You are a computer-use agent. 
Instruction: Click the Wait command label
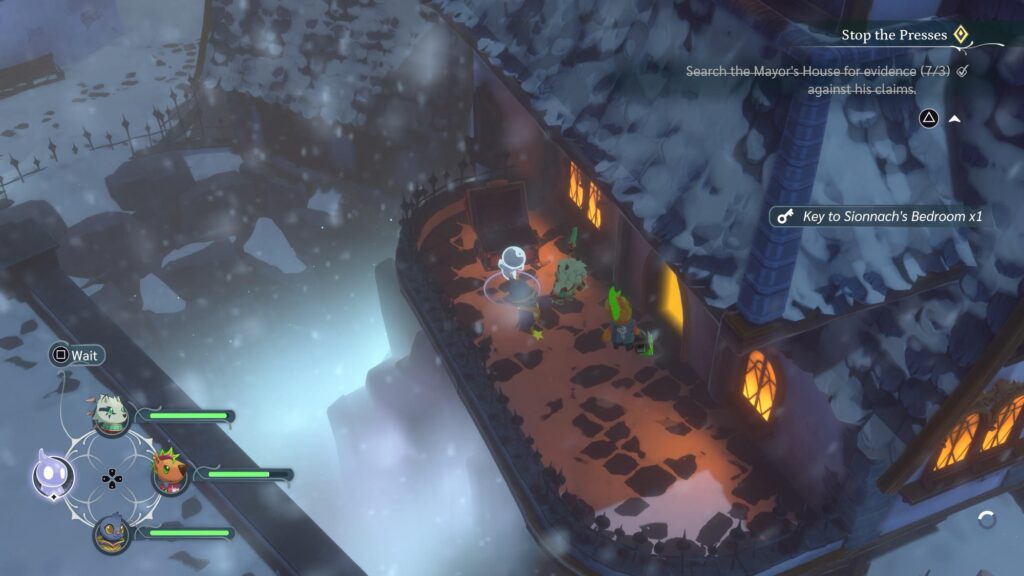coord(86,355)
